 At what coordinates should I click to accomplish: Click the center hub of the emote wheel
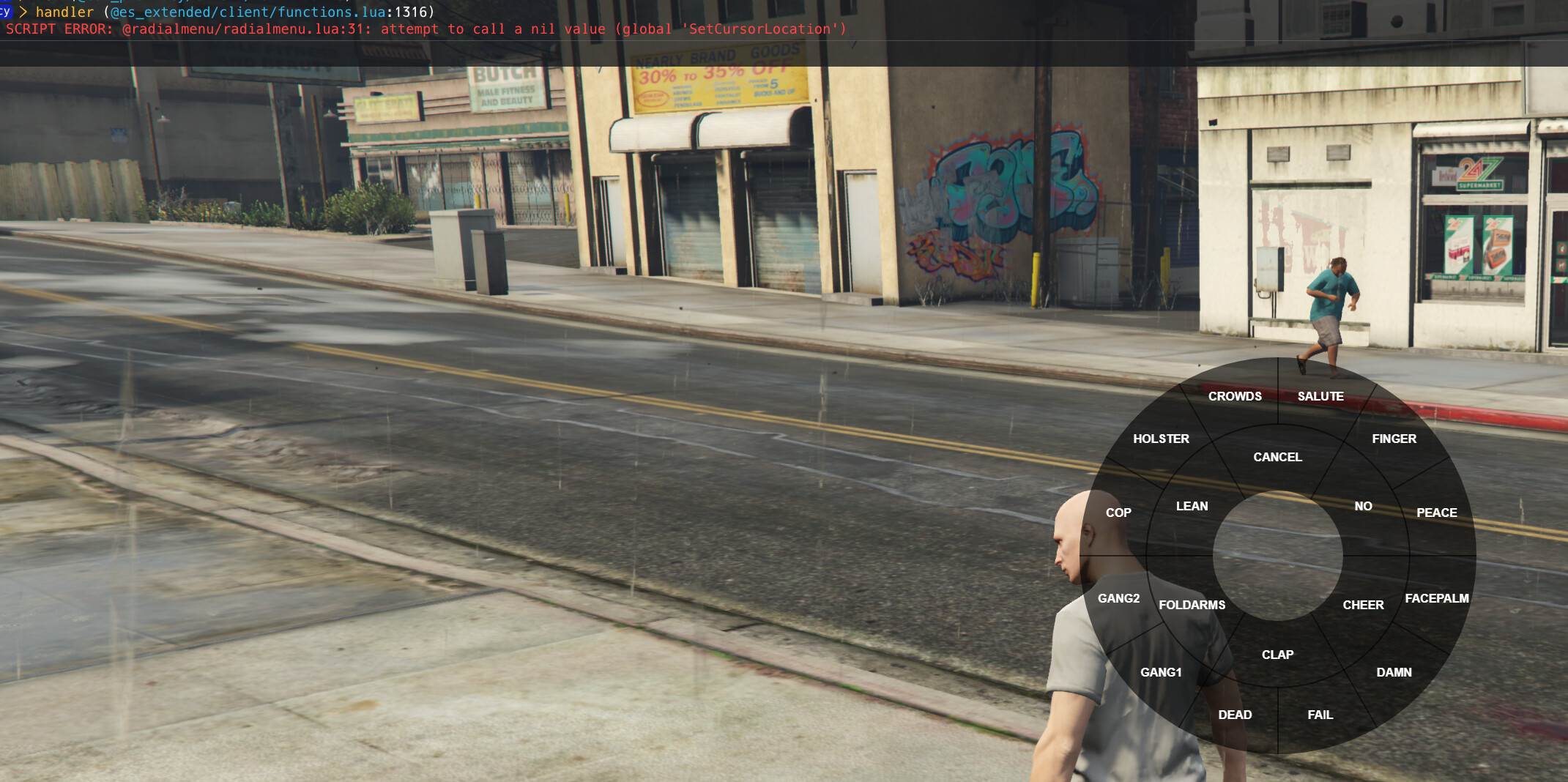(x=1277, y=555)
